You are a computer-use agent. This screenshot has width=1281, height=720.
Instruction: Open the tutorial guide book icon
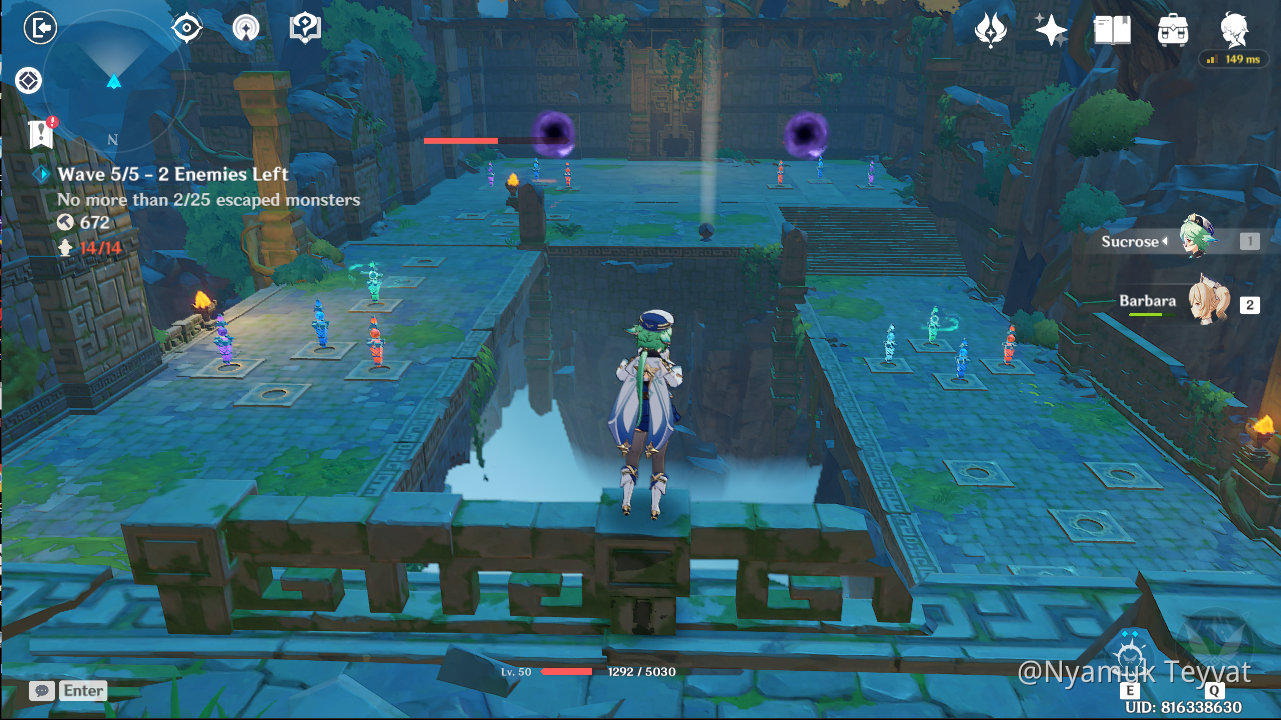(x=304, y=27)
